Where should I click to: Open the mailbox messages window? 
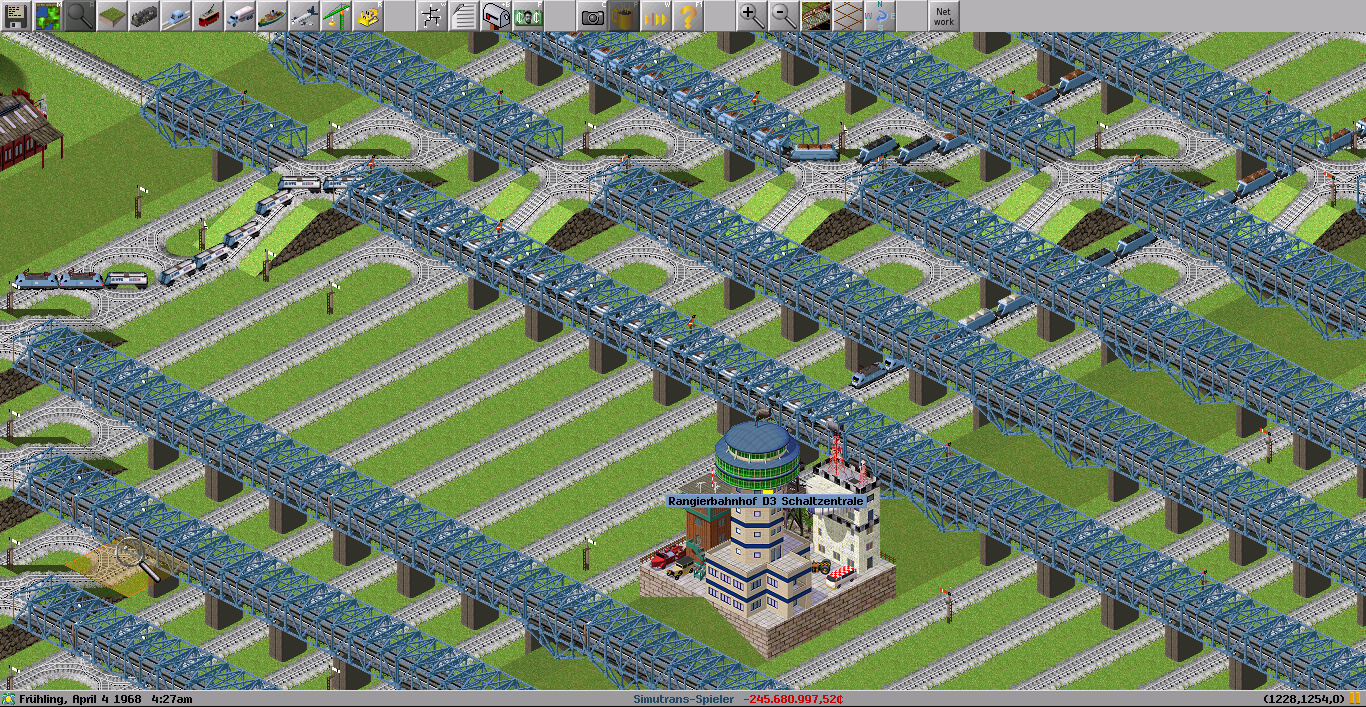[496, 16]
